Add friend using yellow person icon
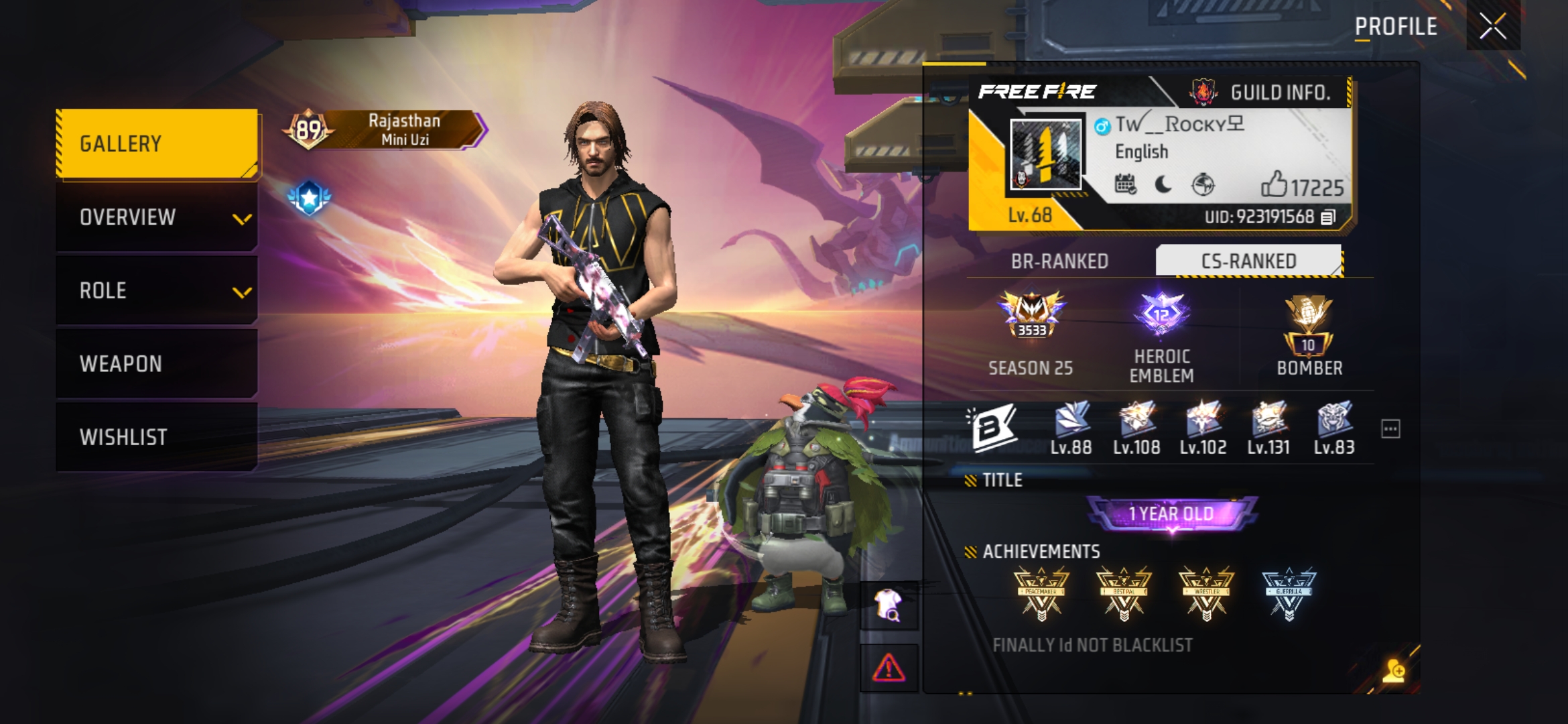 point(1394,670)
